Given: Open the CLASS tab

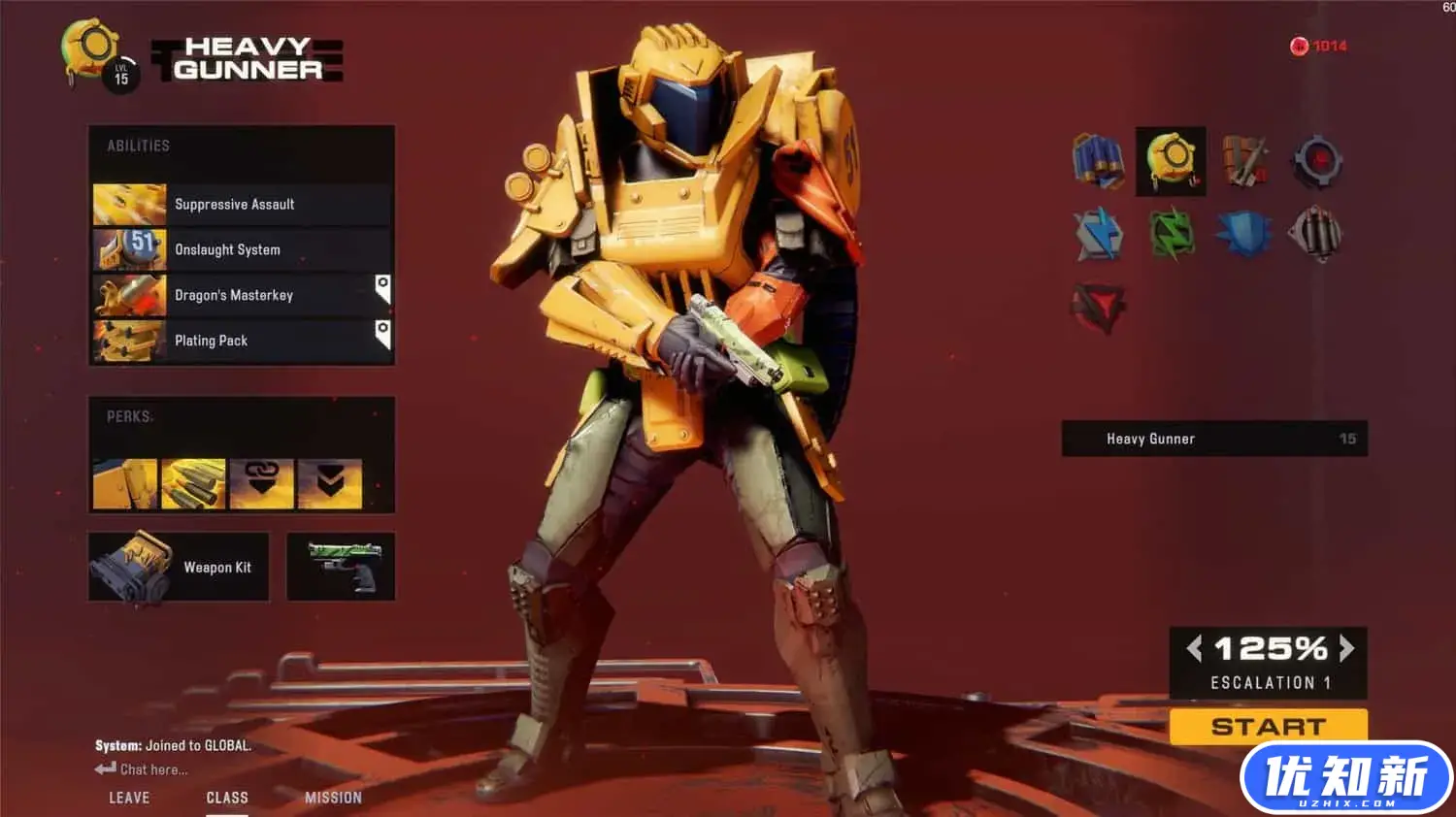Looking at the screenshot, I should click(x=227, y=798).
